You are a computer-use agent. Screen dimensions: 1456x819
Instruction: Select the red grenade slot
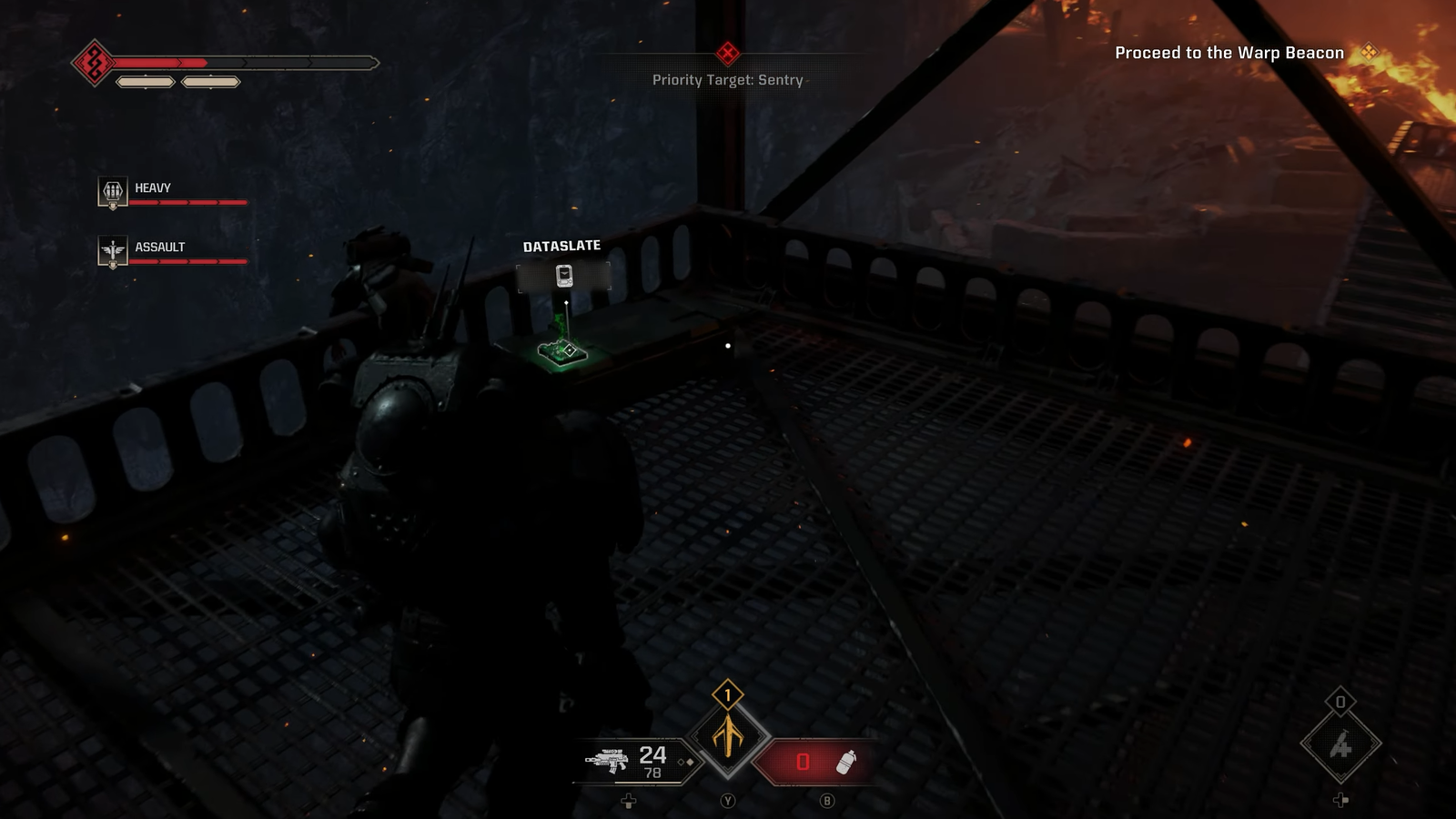pyautogui.click(x=816, y=762)
